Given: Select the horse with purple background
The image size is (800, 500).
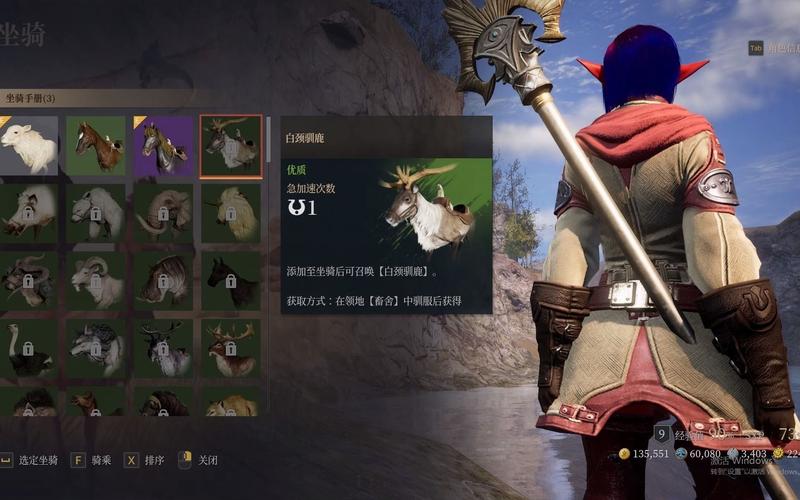Looking at the screenshot, I should (x=163, y=146).
